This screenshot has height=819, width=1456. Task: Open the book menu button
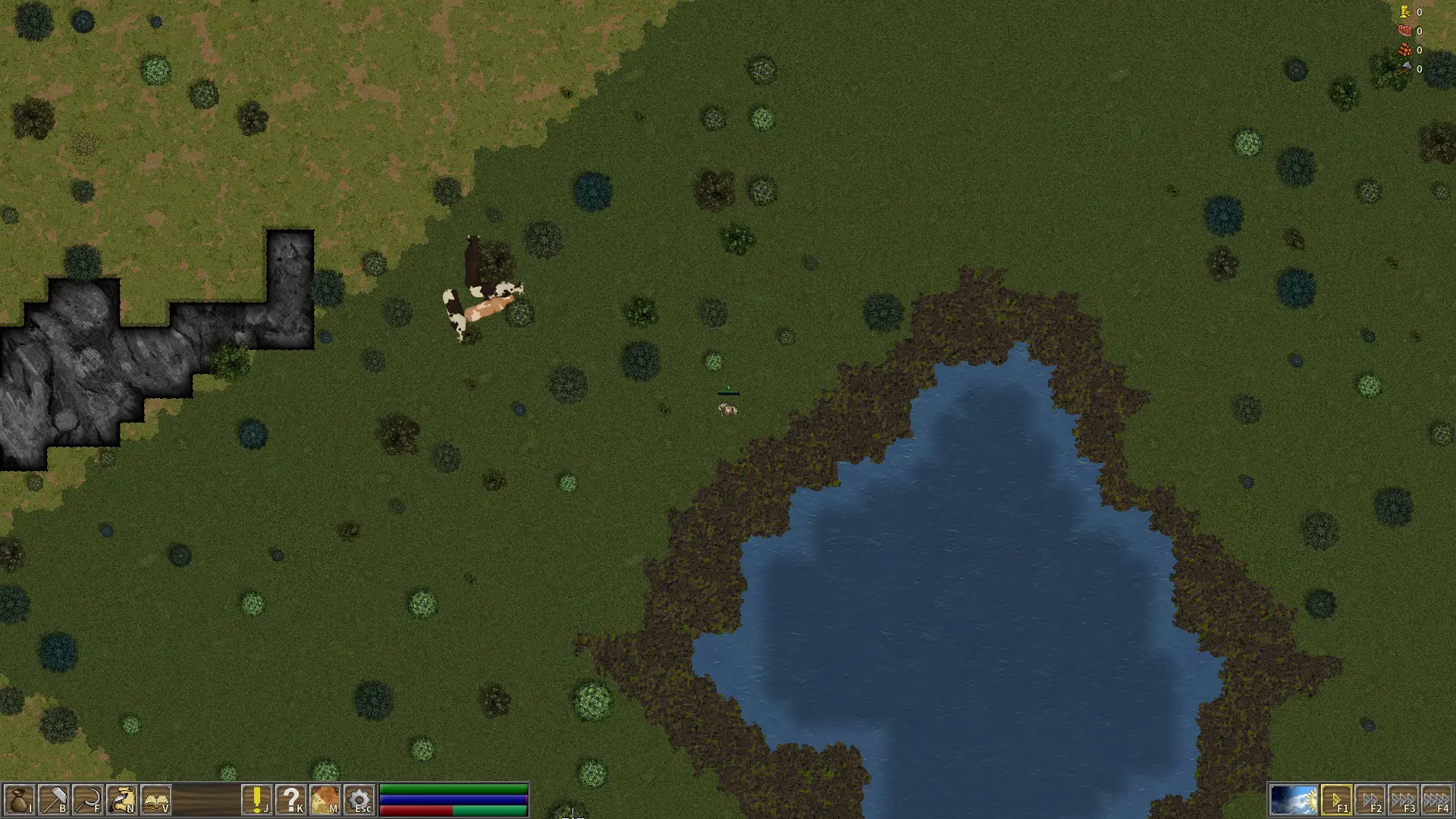click(156, 800)
